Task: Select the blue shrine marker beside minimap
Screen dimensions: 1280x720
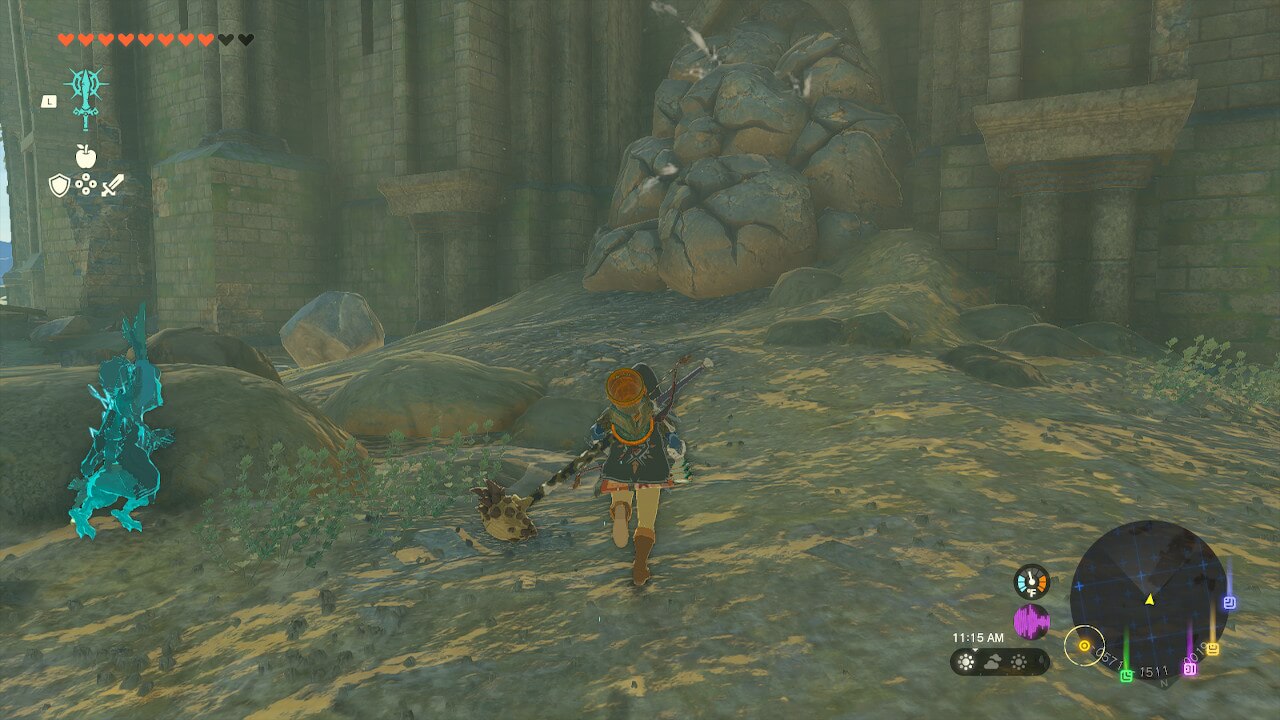Action: (x=1230, y=602)
